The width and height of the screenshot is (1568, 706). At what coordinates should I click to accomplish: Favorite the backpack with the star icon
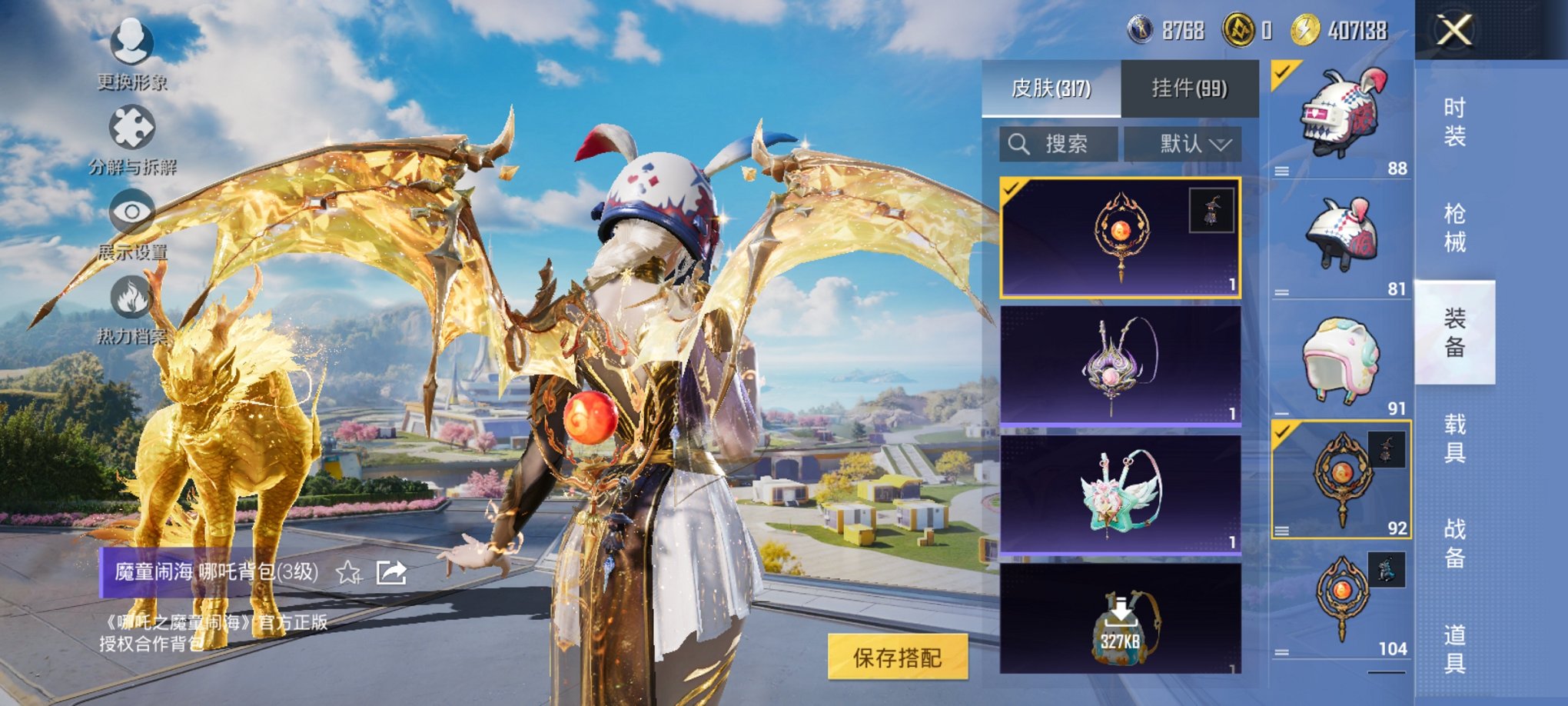tap(348, 572)
